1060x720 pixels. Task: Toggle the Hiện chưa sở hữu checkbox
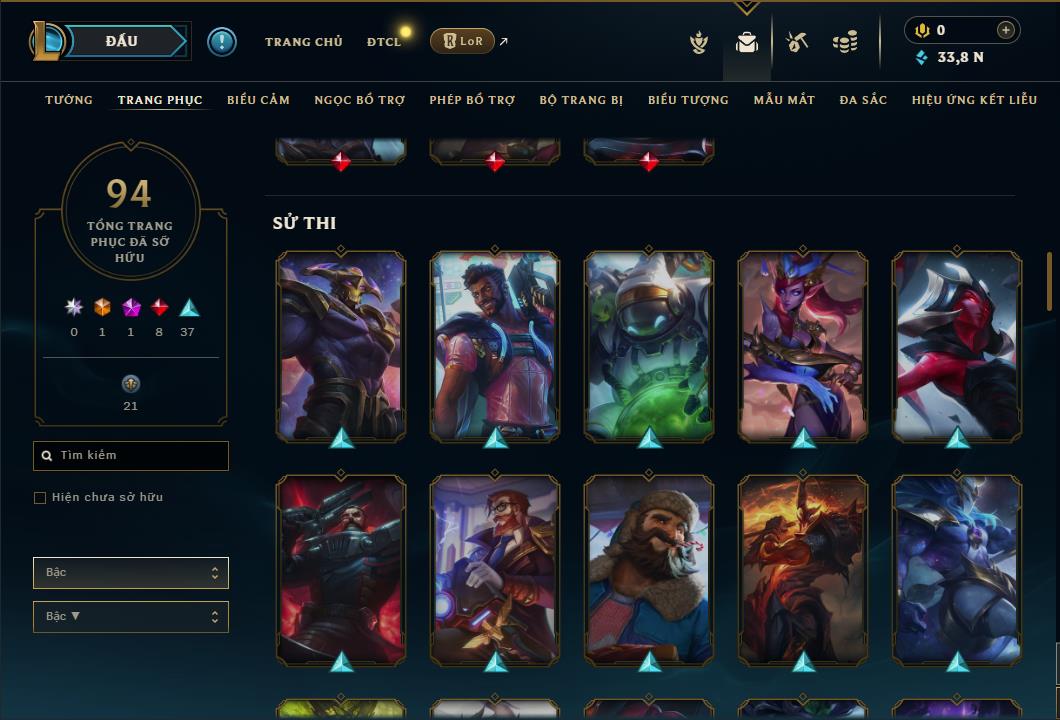click(x=40, y=498)
